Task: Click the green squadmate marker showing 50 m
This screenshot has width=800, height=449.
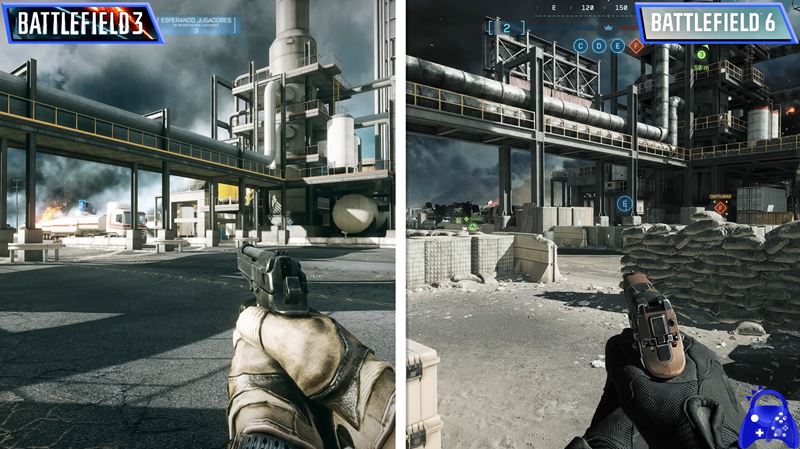Action: pos(702,54)
